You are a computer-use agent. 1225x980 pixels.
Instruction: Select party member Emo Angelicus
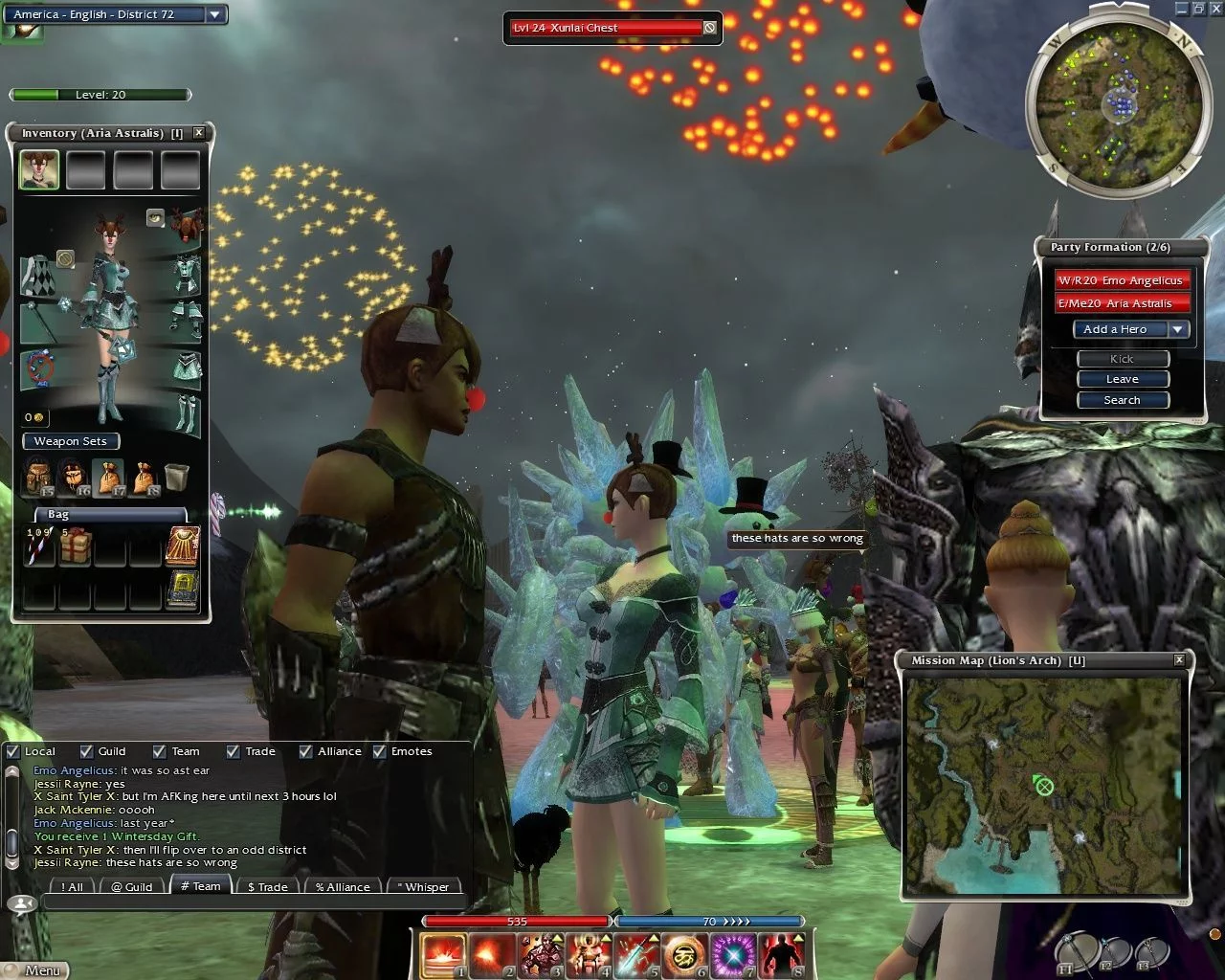pos(1121,280)
